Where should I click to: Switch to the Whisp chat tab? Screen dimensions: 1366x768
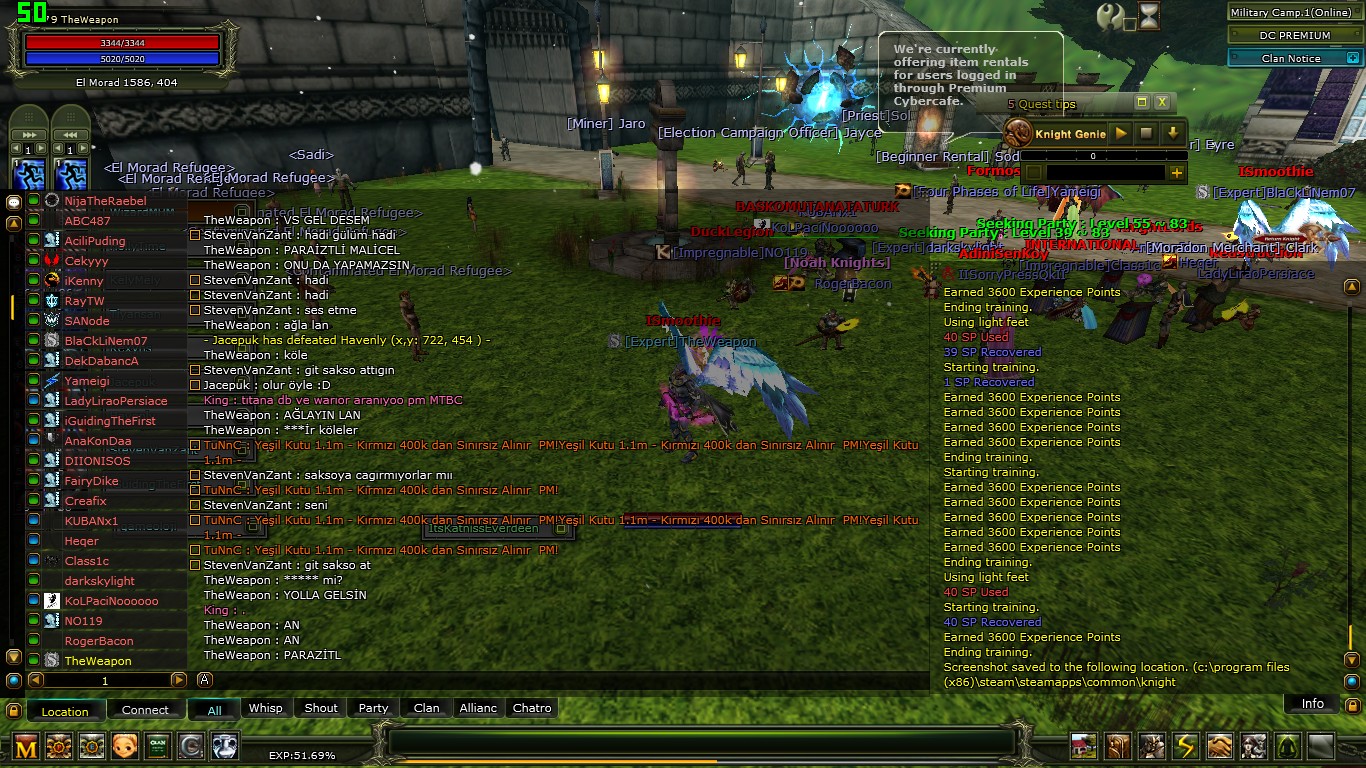[266, 708]
